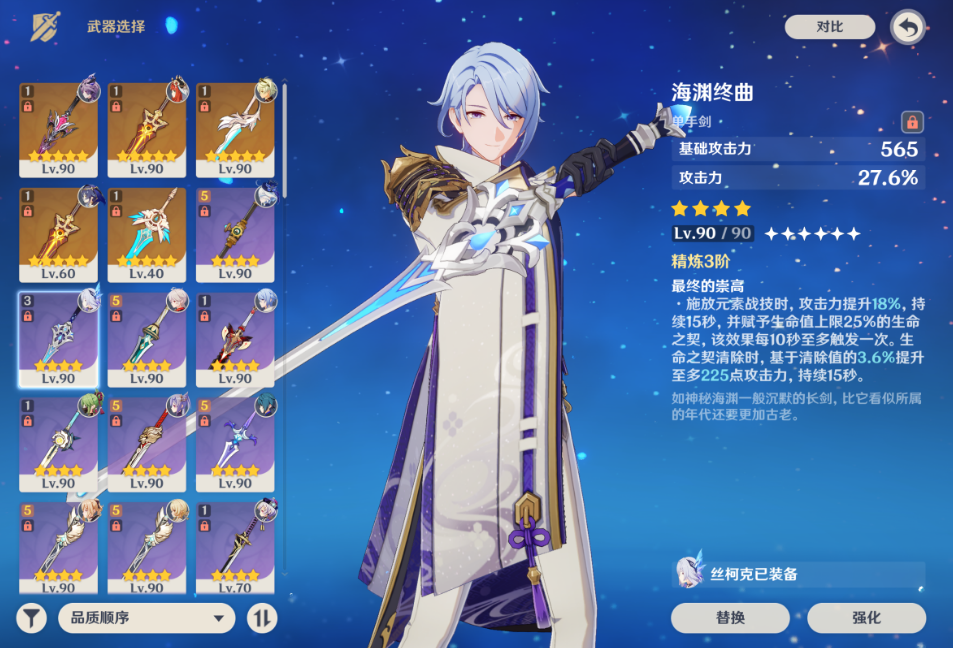Expand the 品质顺序 sort dropdown

coord(146,618)
